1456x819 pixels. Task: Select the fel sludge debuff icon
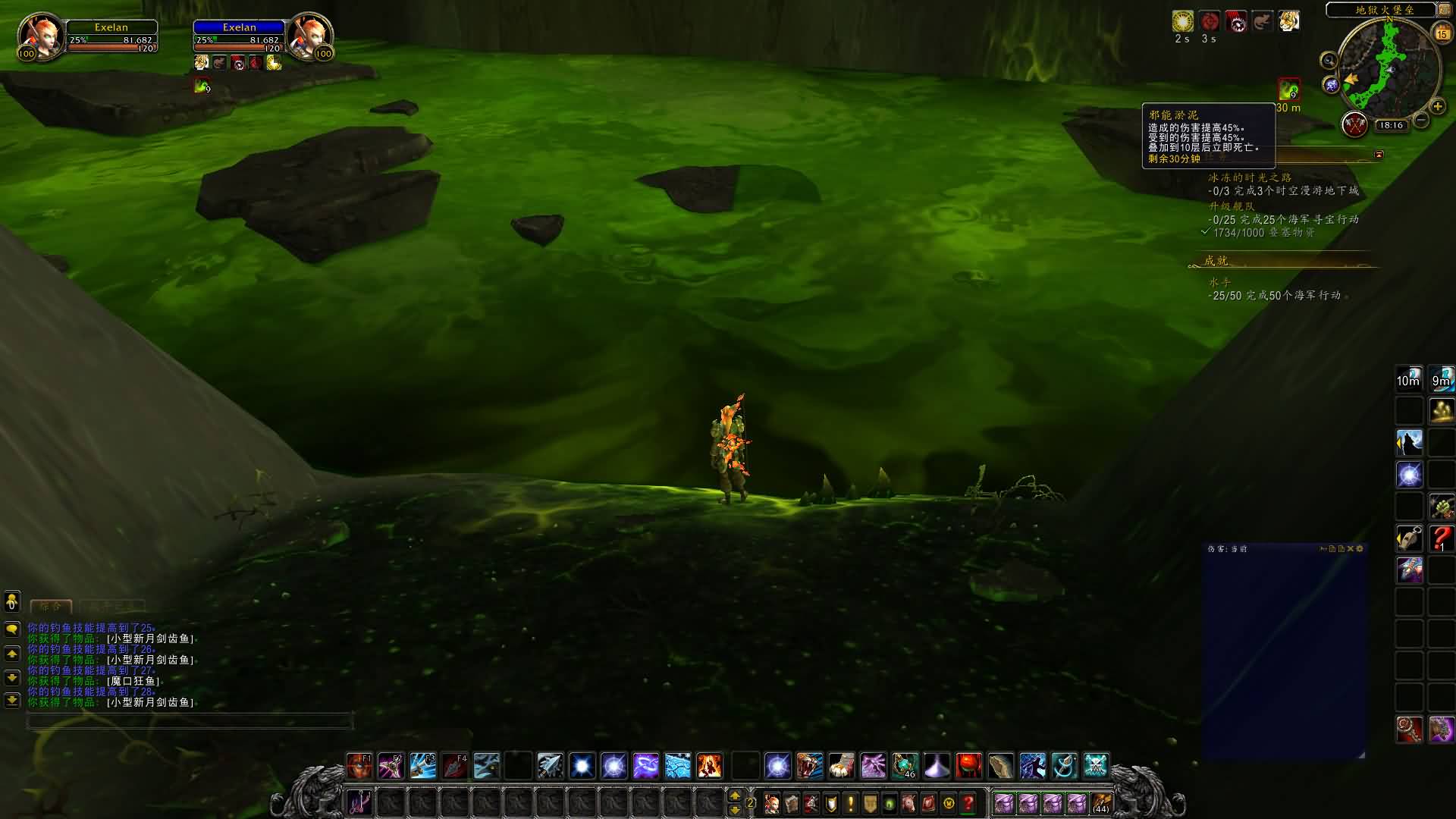(x=1288, y=90)
